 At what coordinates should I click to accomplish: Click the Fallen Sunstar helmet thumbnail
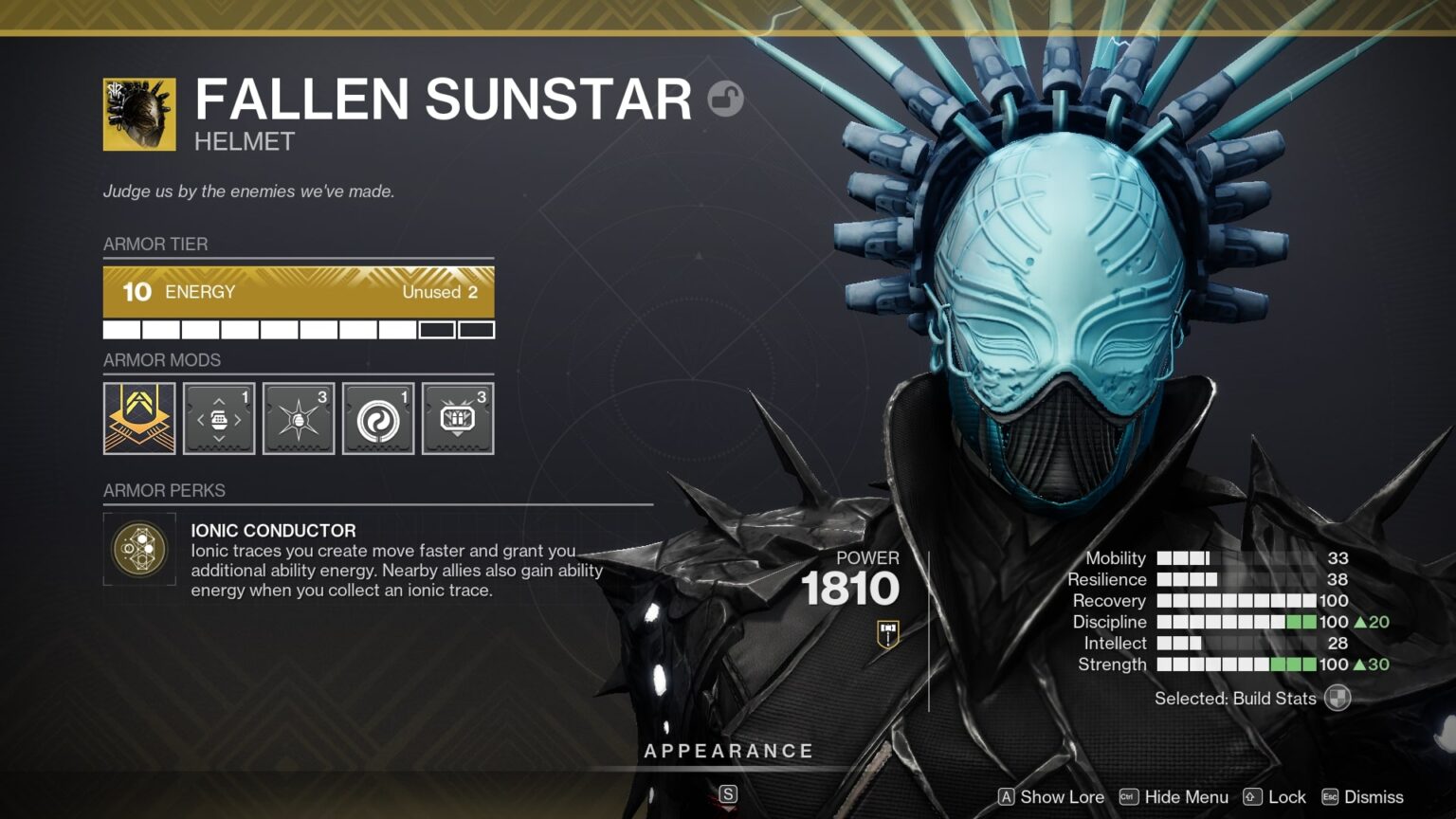tap(138, 112)
